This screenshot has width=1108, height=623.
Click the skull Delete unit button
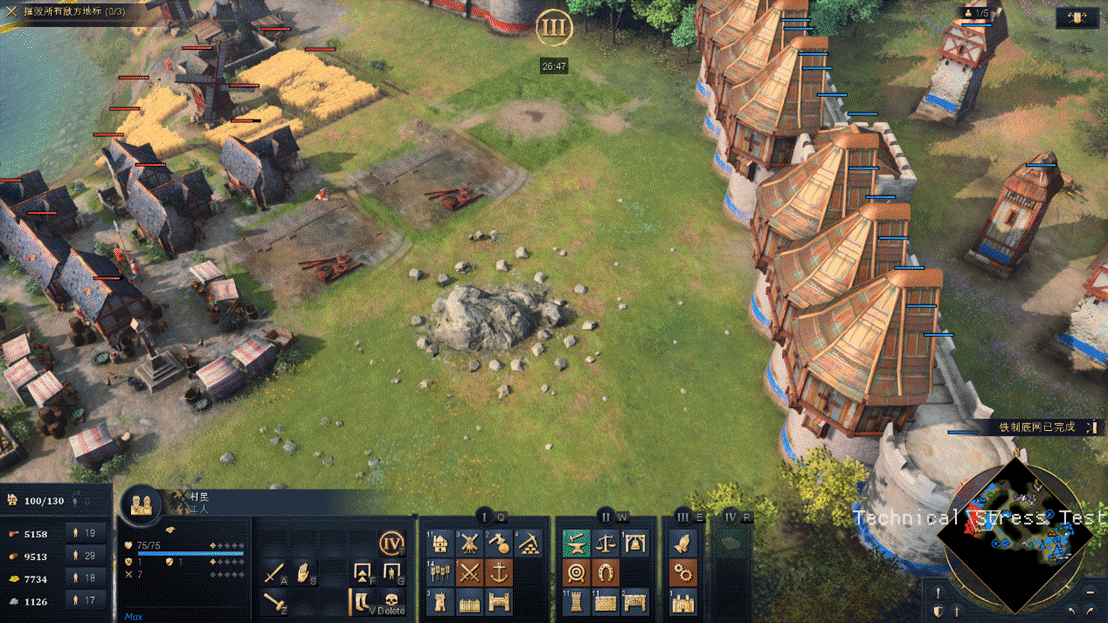392,601
